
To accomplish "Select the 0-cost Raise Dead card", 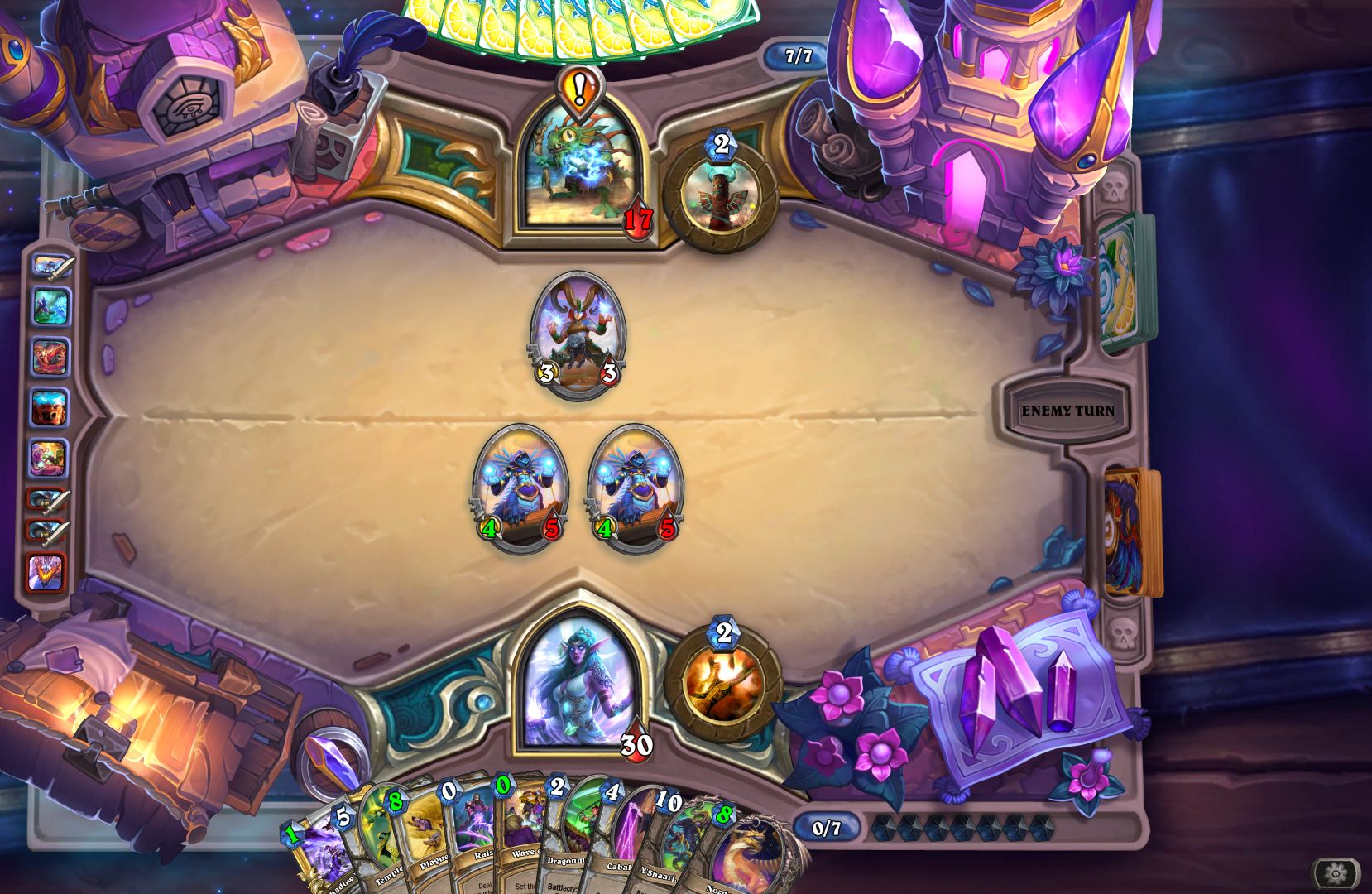I will click(482, 836).
